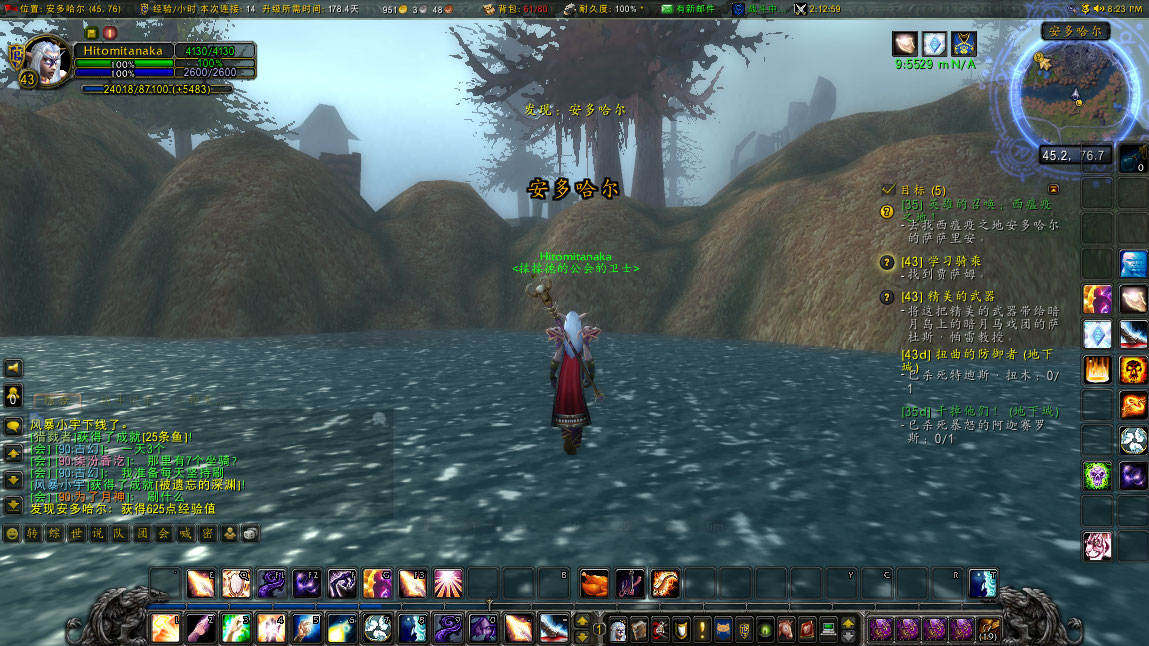Cast the radiant sunburst spell on upper bar
Image resolution: width=1149 pixels, height=646 pixels.
447,583
